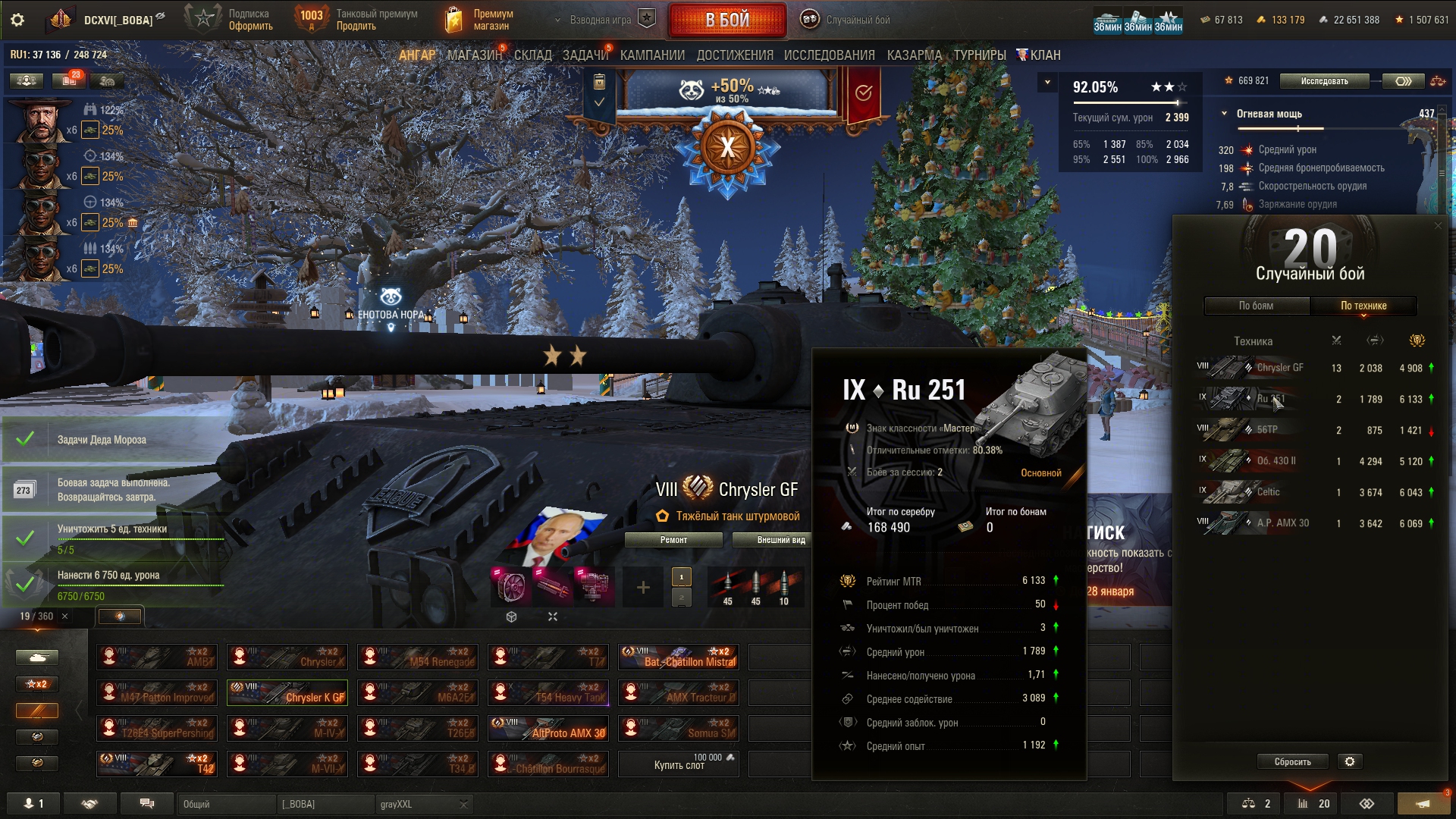The width and height of the screenshot is (1456, 819).
Task: Open the Общий chat channel tab
Action: [226, 804]
